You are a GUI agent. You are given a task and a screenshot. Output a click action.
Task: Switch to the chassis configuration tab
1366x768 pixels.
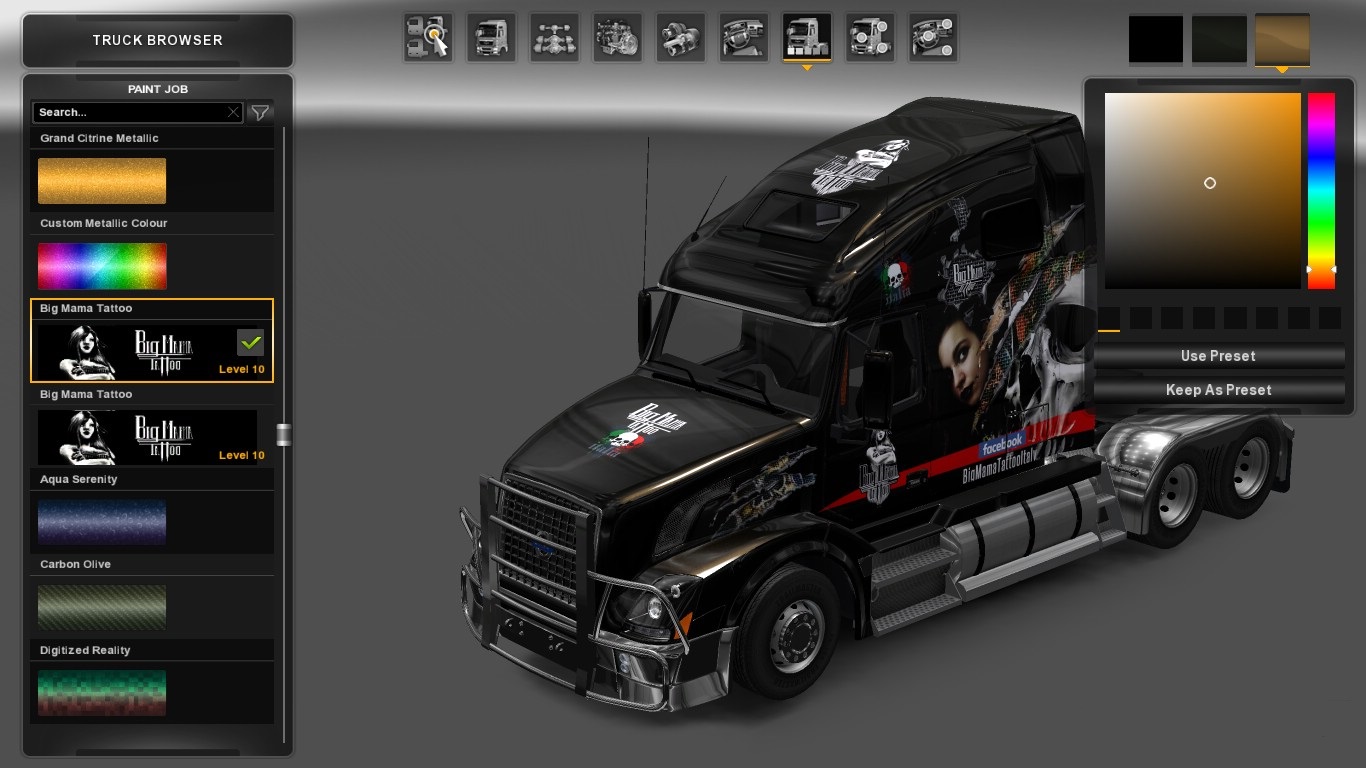click(554, 38)
